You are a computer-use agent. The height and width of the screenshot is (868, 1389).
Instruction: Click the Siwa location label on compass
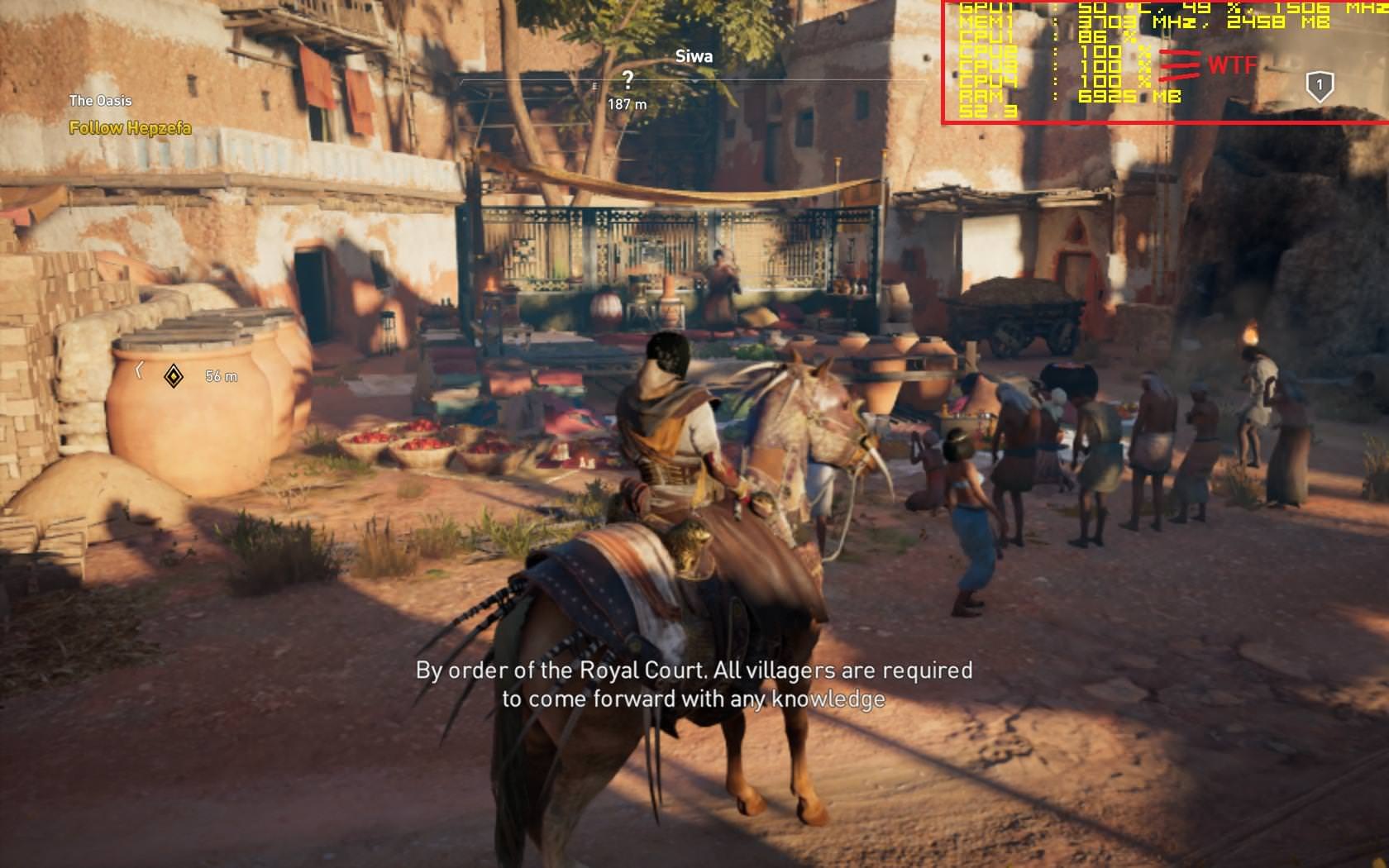tap(694, 56)
